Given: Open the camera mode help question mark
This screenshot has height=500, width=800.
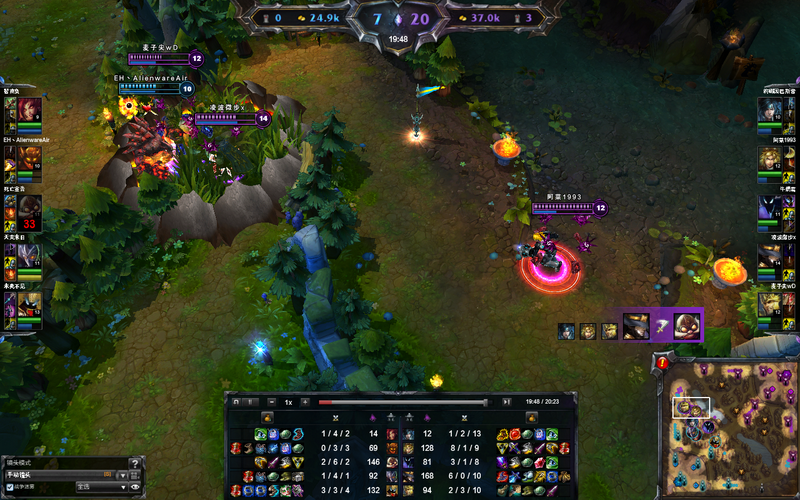Looking at the screenshot, I should click(135, 462).
